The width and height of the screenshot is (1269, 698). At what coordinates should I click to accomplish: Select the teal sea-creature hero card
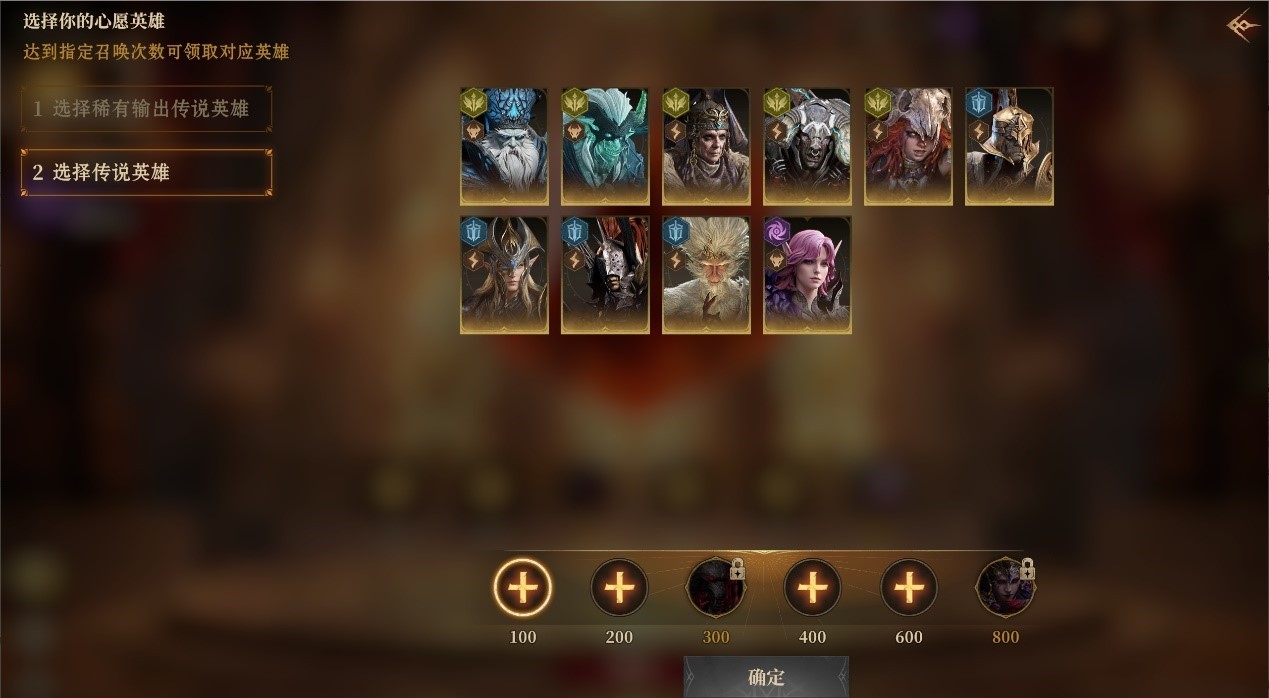click(x=605, y=146)
